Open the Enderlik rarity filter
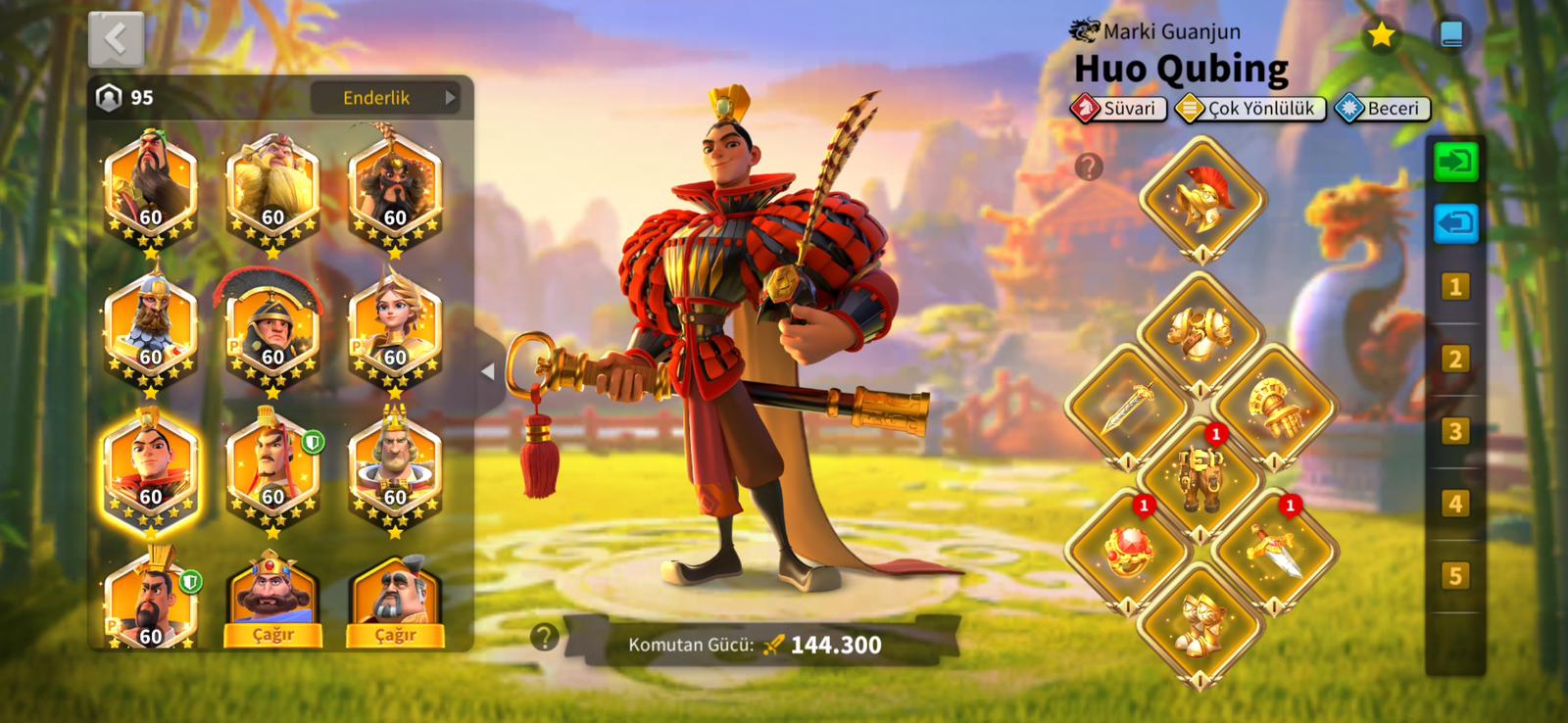This screenshot has height=723, width=1568. 385,98
